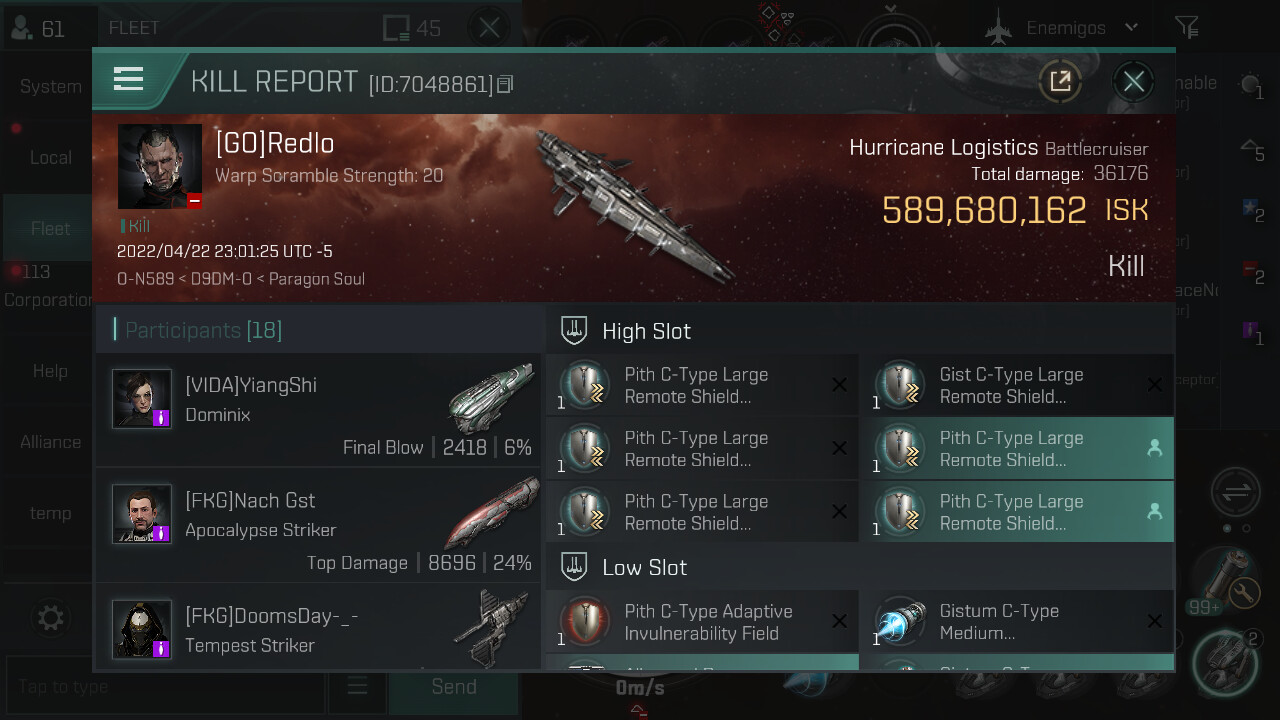Open the Alliance chat channel

pyautogui.click(x=50, y=442)
